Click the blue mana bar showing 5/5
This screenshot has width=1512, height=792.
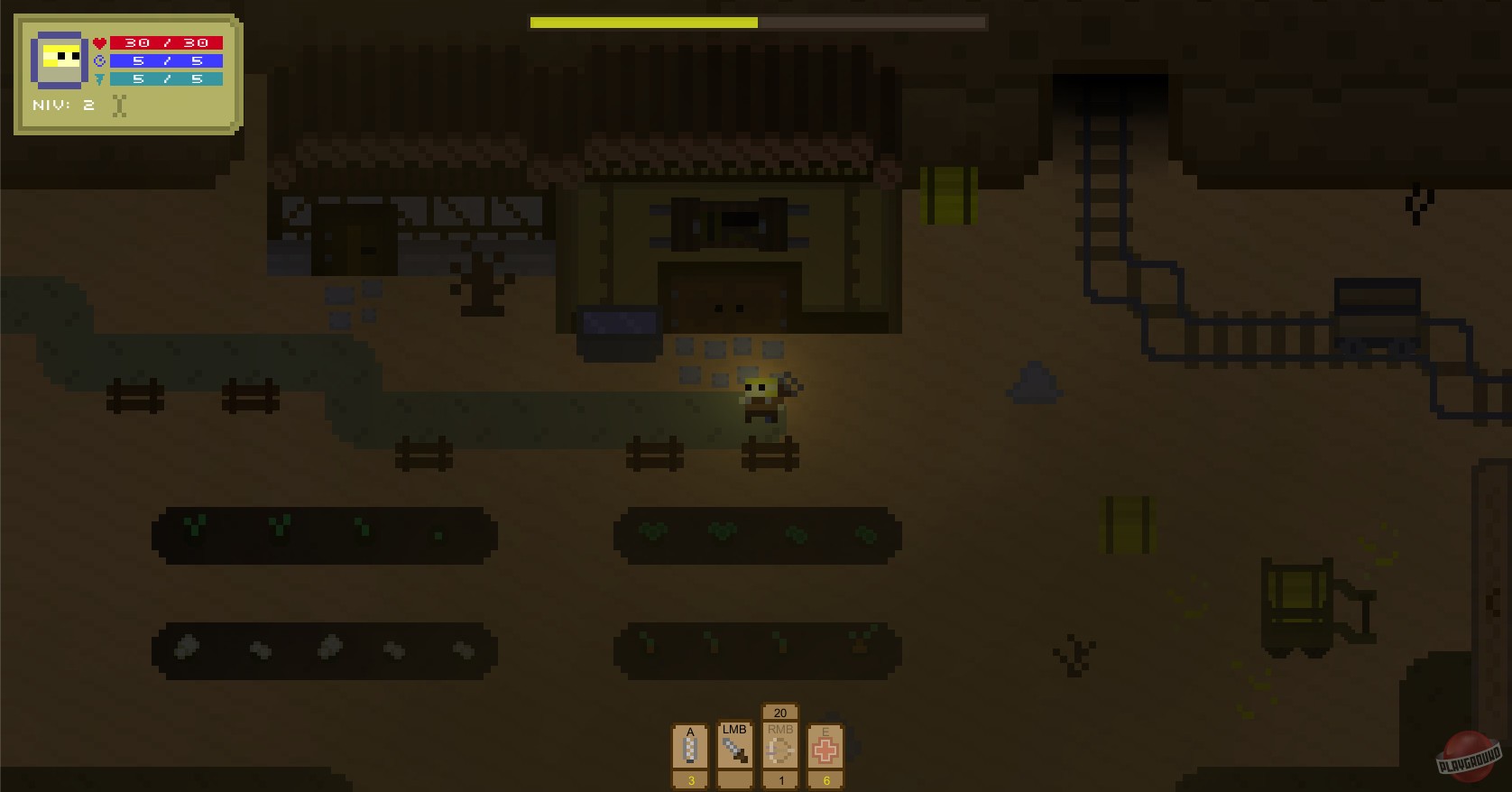[x=167, y=60]
